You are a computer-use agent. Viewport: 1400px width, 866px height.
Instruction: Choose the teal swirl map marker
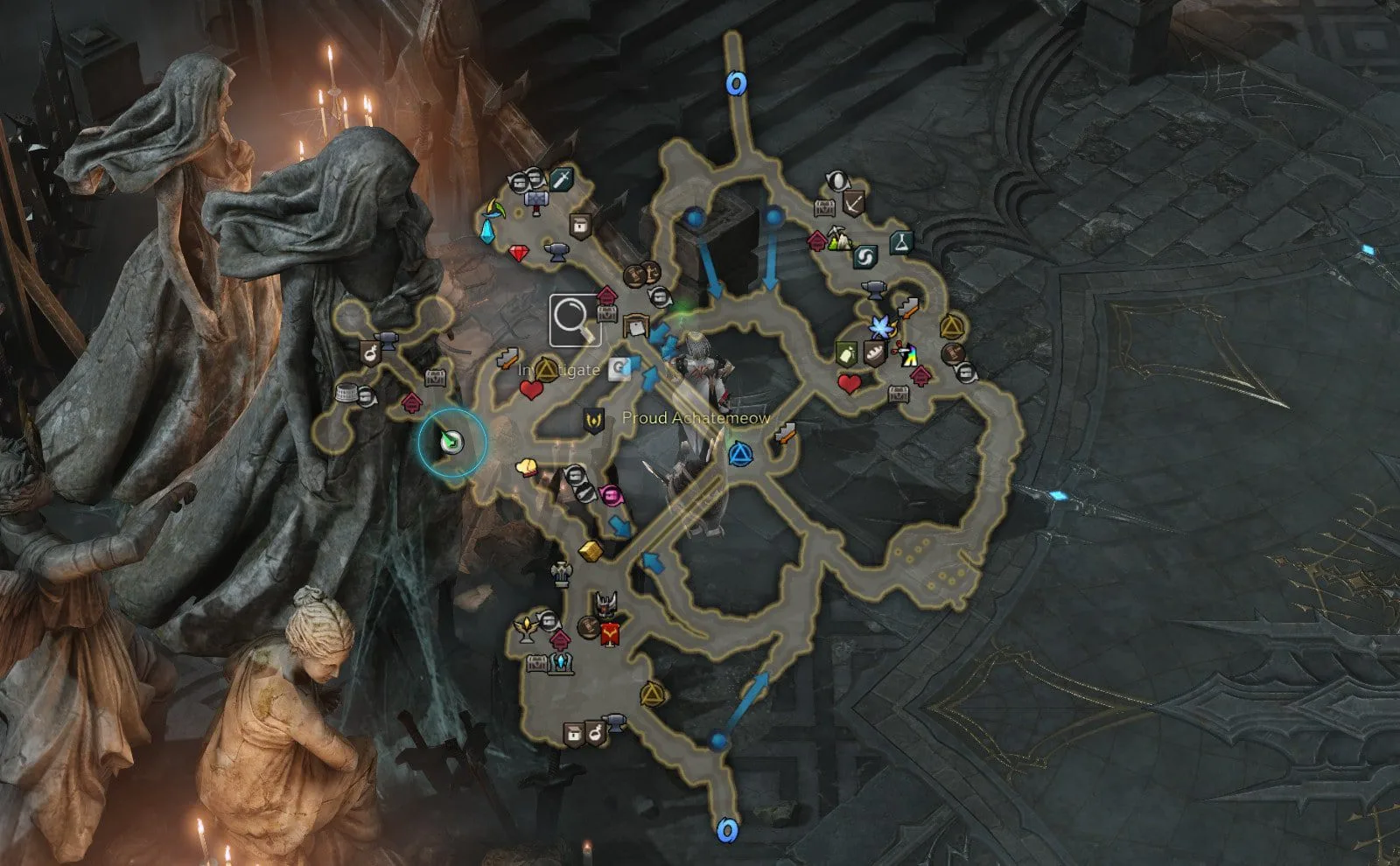click(x=864, y=257)
